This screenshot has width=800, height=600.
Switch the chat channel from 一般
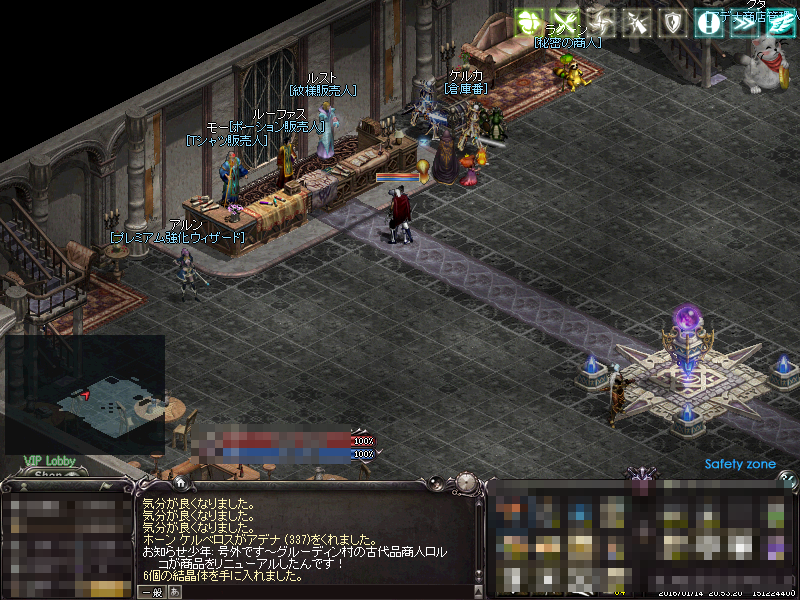151,592
